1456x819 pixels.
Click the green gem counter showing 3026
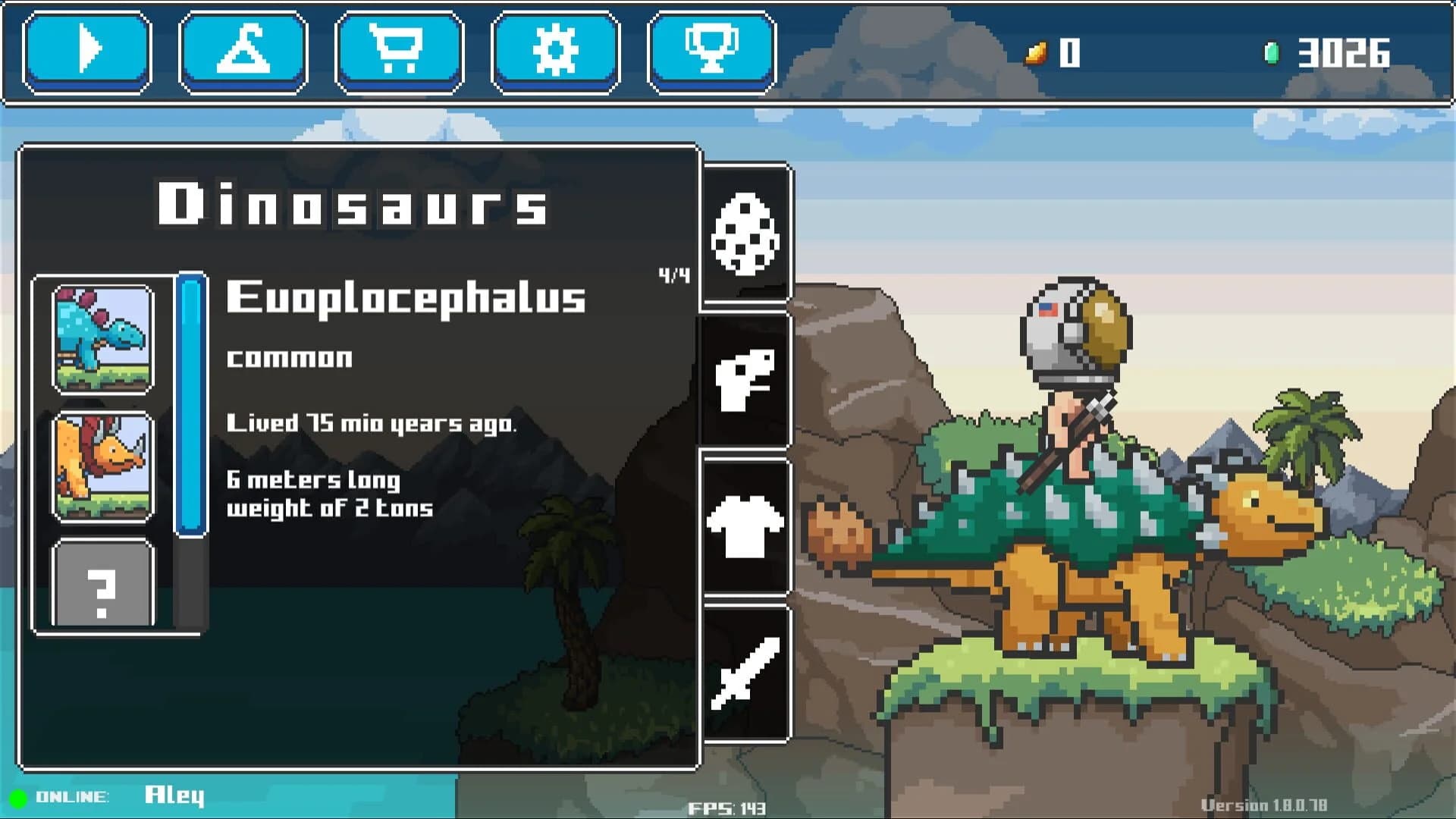pos(1342,53)
